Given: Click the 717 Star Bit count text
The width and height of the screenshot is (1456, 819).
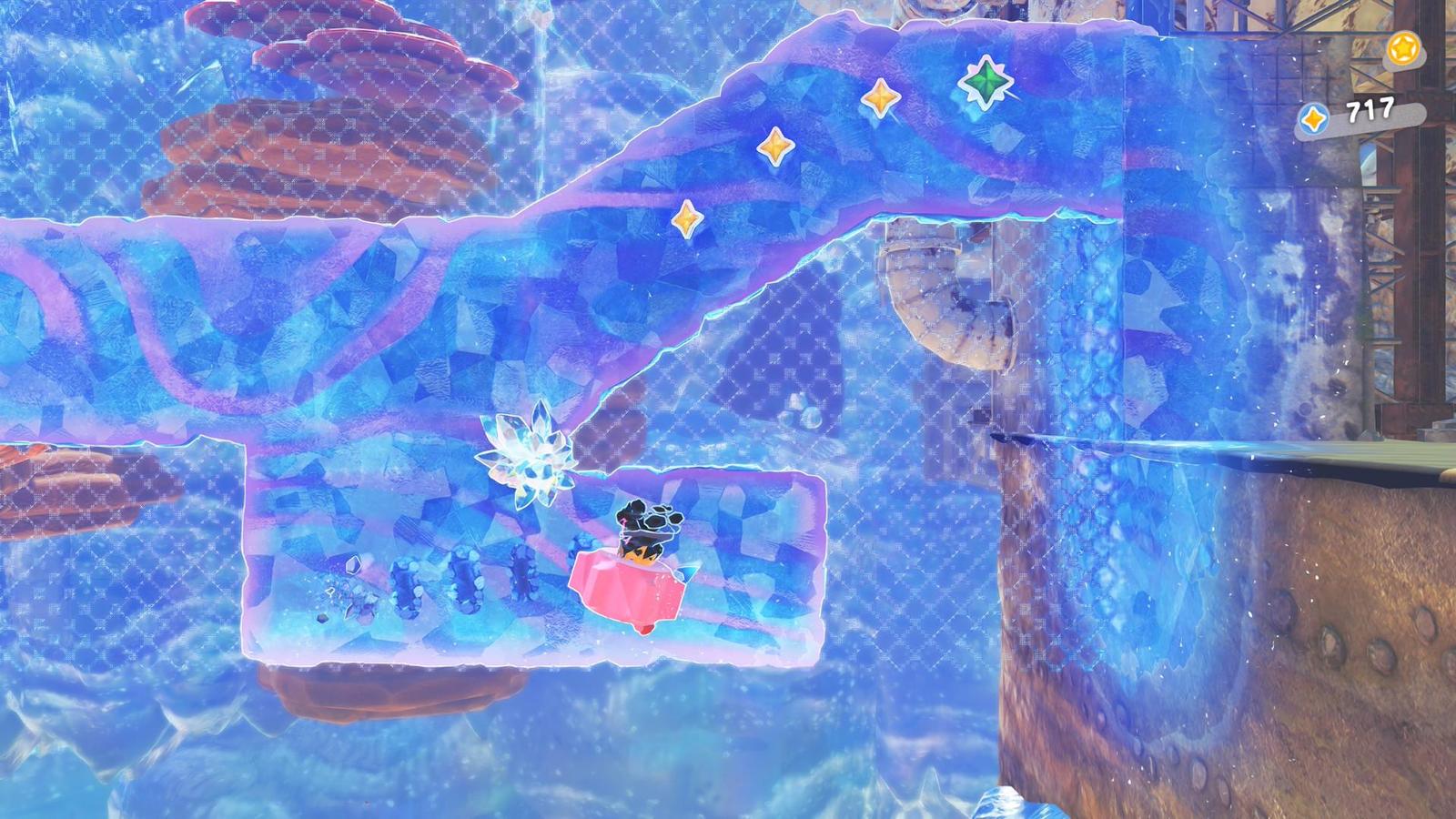Looking at the screenshot, I should coord(1370,109).
